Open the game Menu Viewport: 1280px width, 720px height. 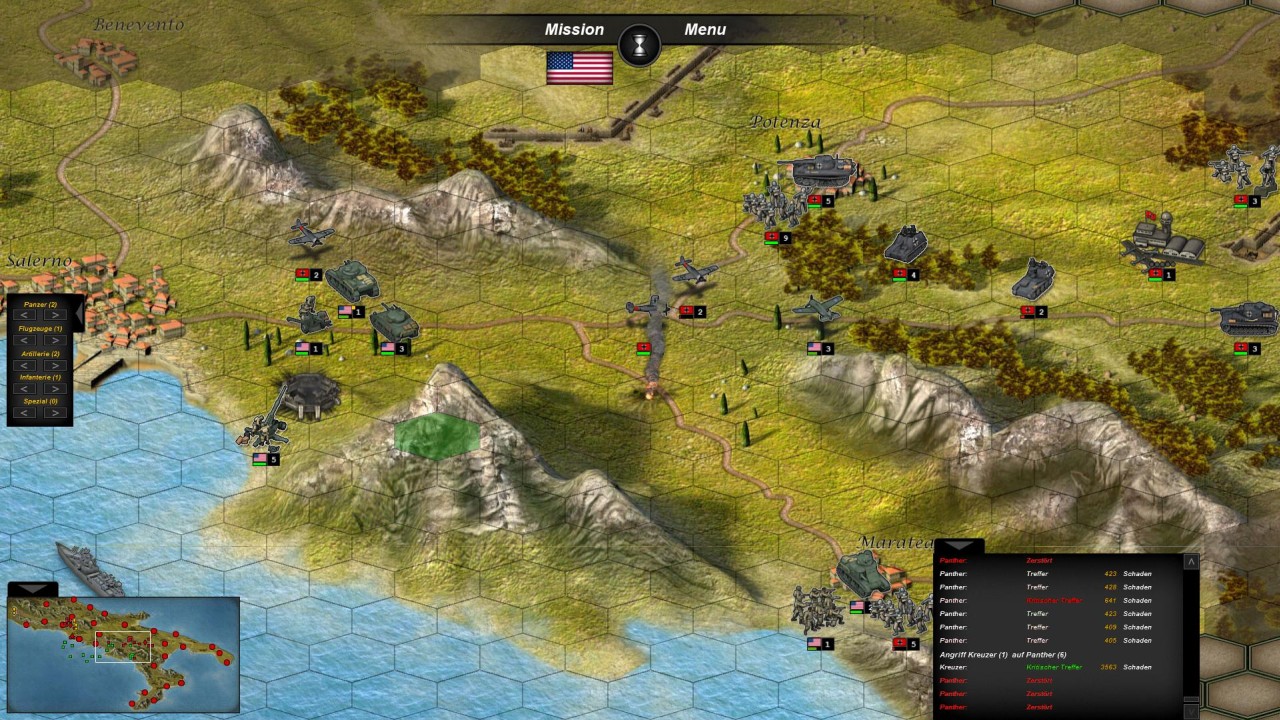705,30
